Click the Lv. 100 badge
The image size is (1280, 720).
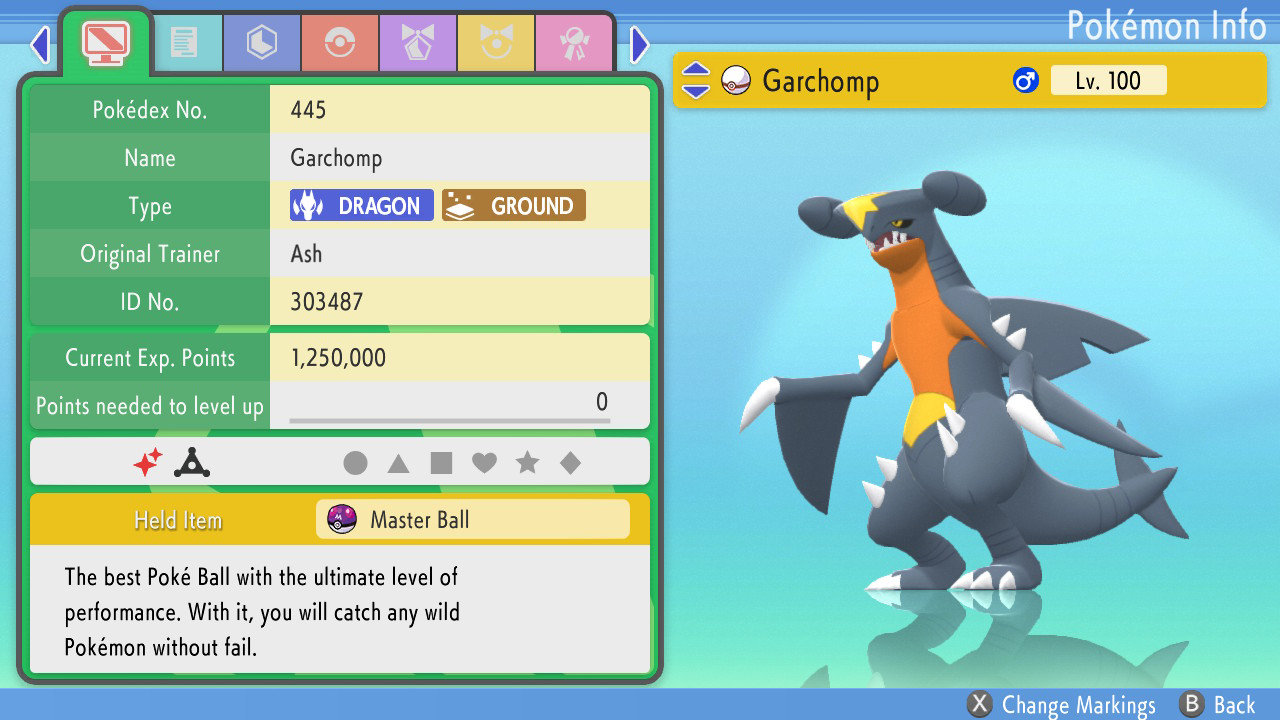(x=1109, y=80)
